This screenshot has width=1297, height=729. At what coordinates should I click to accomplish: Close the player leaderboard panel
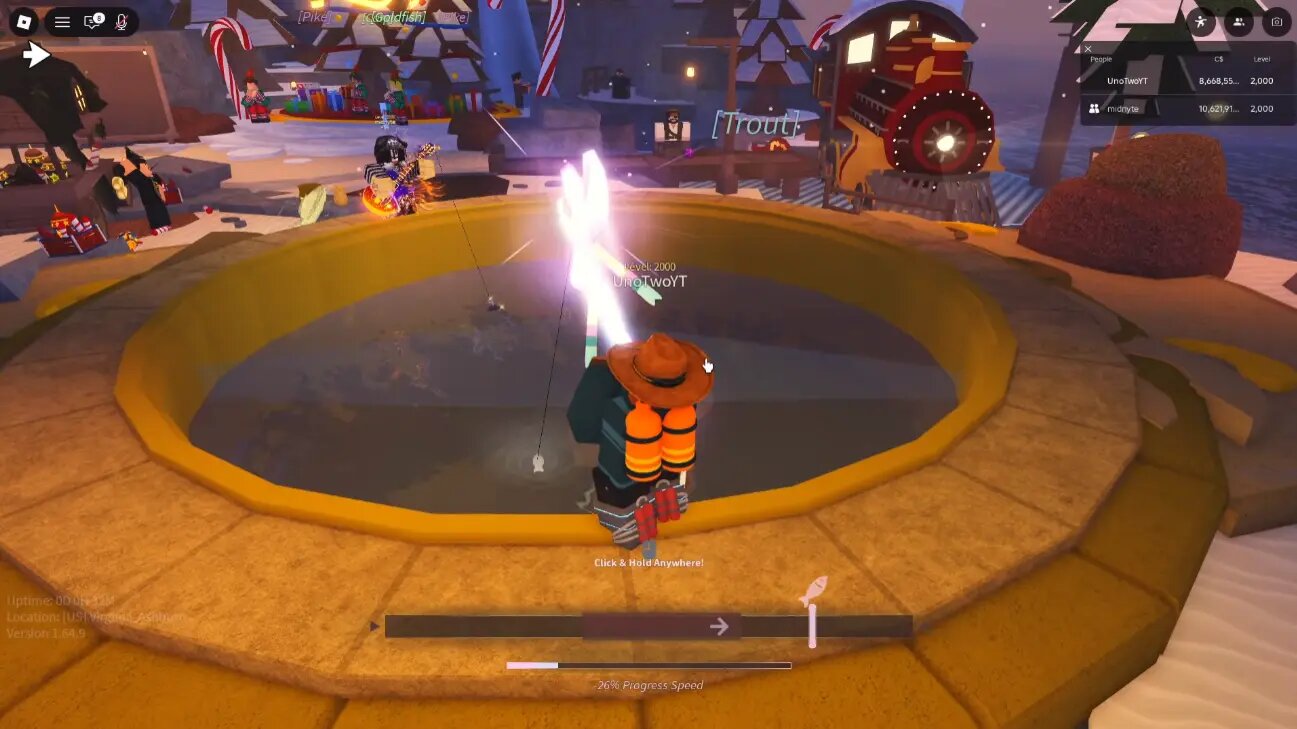[1088, 48]
